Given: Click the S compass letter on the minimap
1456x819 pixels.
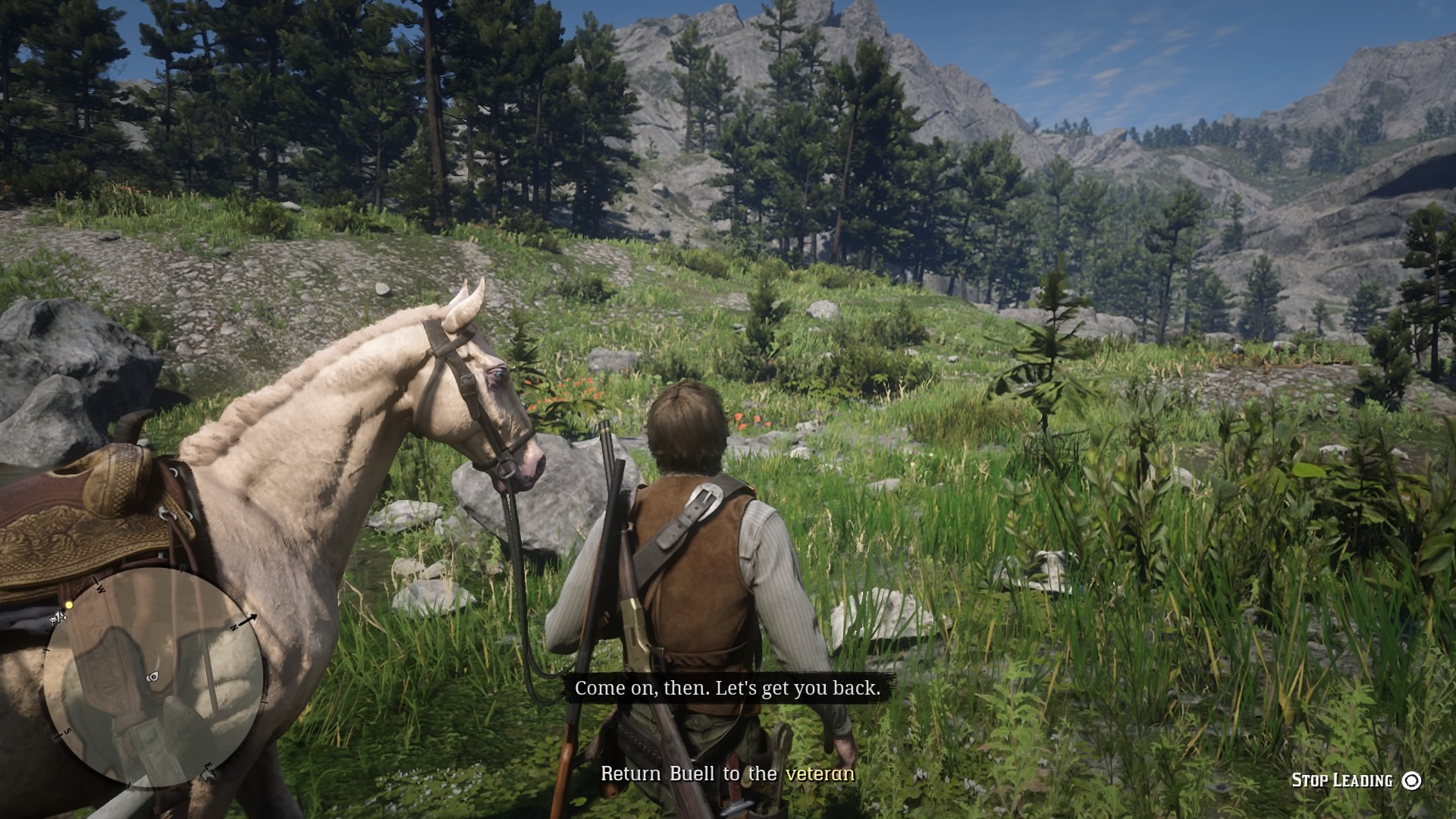Looking at the screenshot, I should click(x=67, y=732).
